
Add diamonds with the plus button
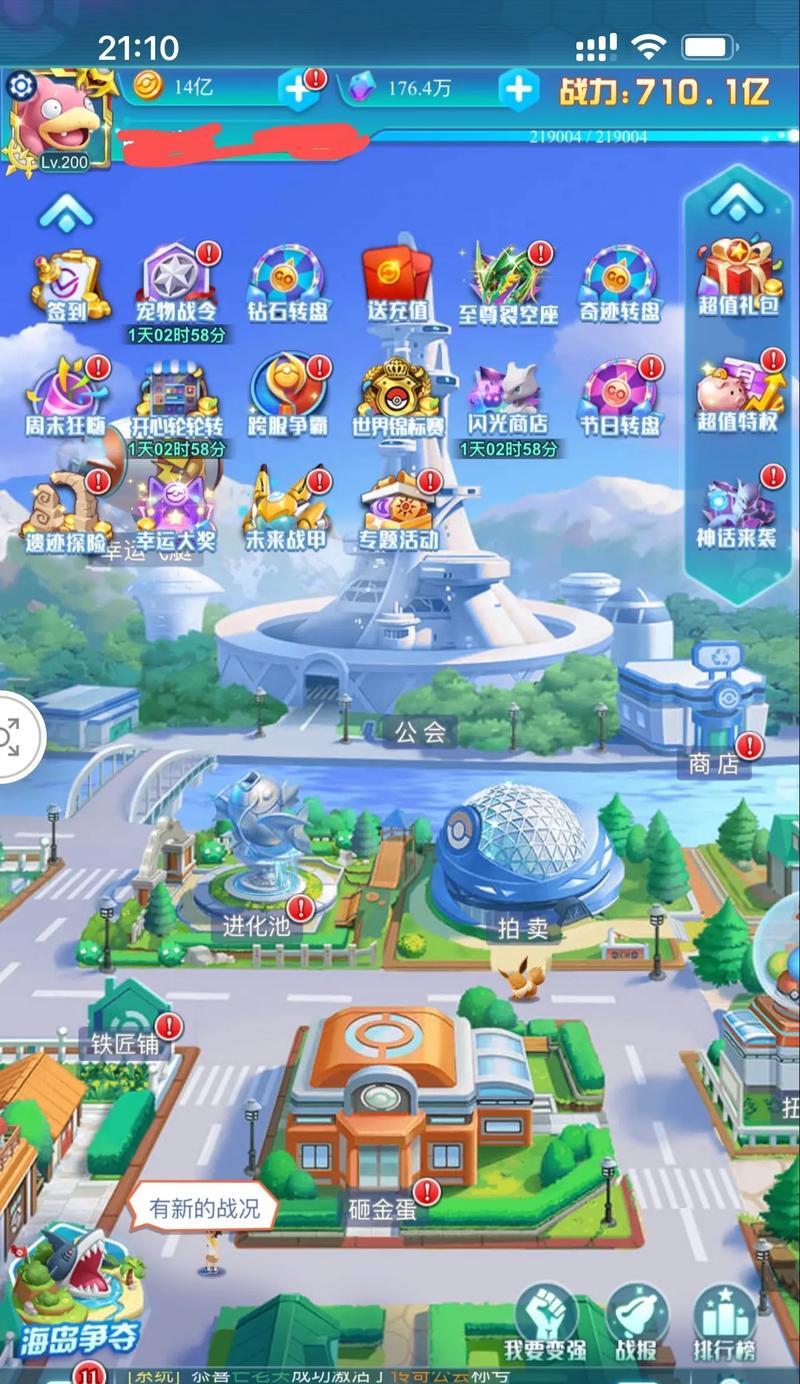(x=518, y=89)
